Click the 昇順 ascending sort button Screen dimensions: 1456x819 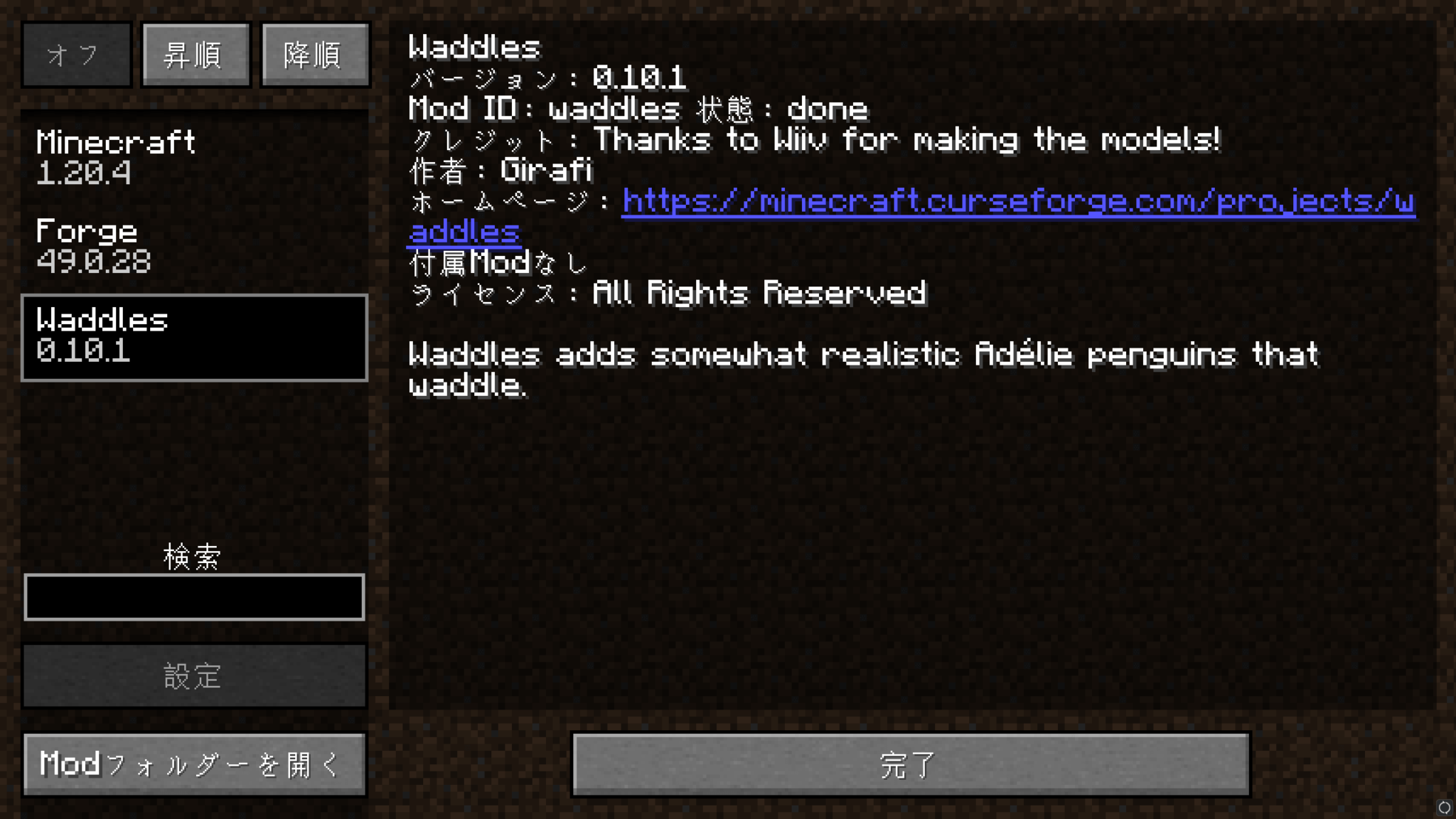pyautogui.click(x=195, y=54)
